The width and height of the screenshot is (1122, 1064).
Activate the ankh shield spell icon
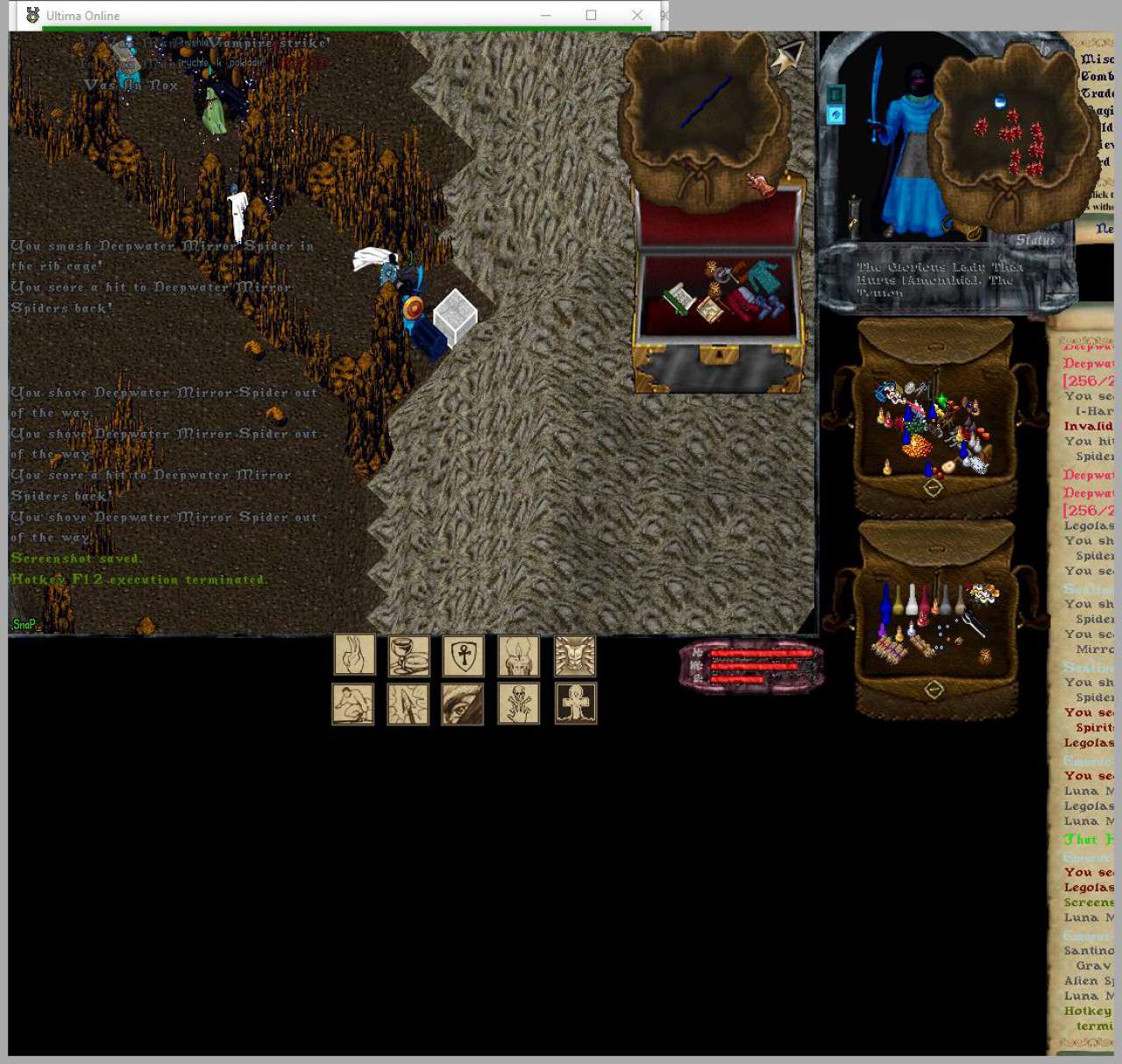(x=464, y=655)
